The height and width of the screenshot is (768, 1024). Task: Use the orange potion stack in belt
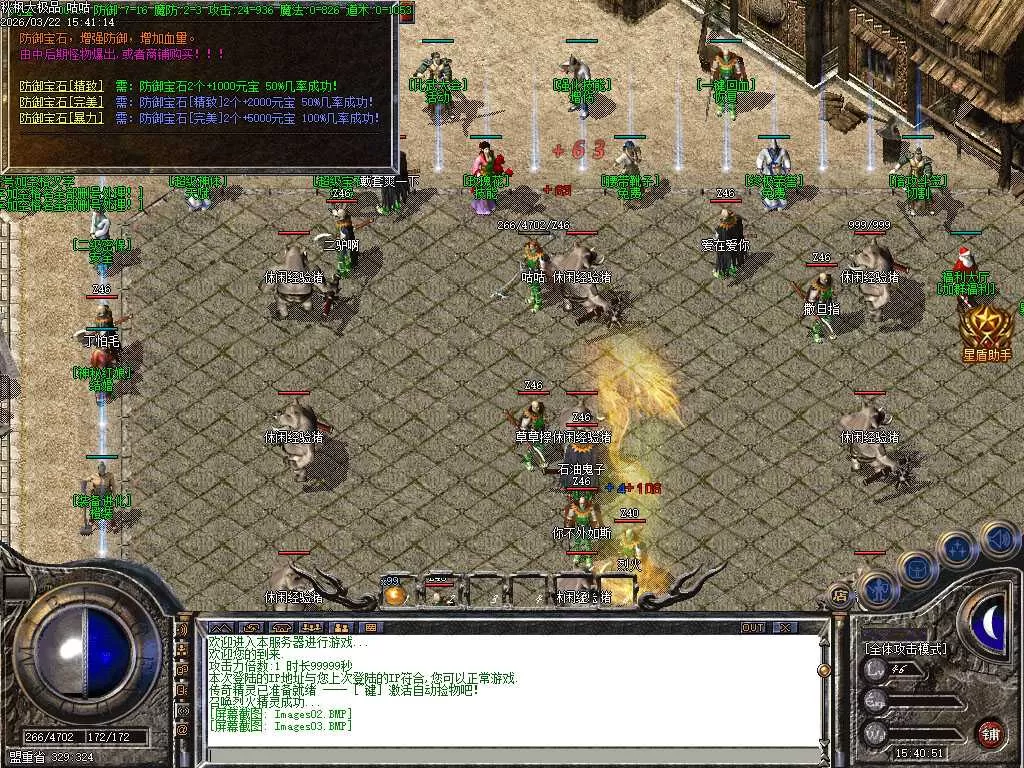point(395,594)
